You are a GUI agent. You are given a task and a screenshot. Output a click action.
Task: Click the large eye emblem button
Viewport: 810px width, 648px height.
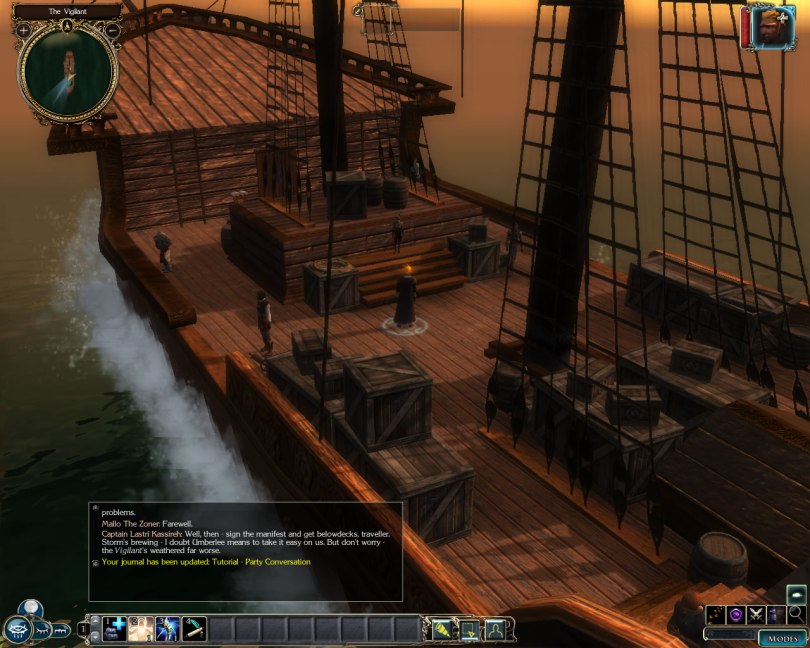[x=17, y=629]
